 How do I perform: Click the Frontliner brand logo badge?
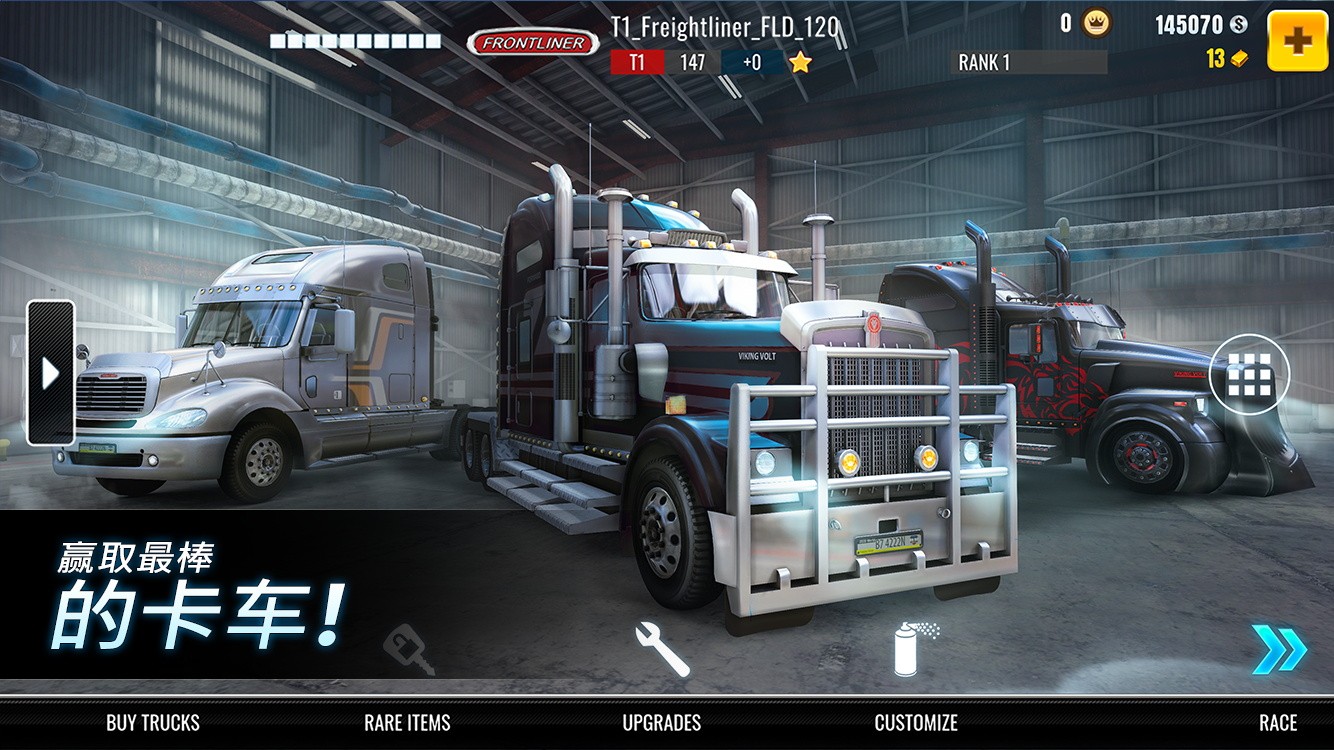532,43
